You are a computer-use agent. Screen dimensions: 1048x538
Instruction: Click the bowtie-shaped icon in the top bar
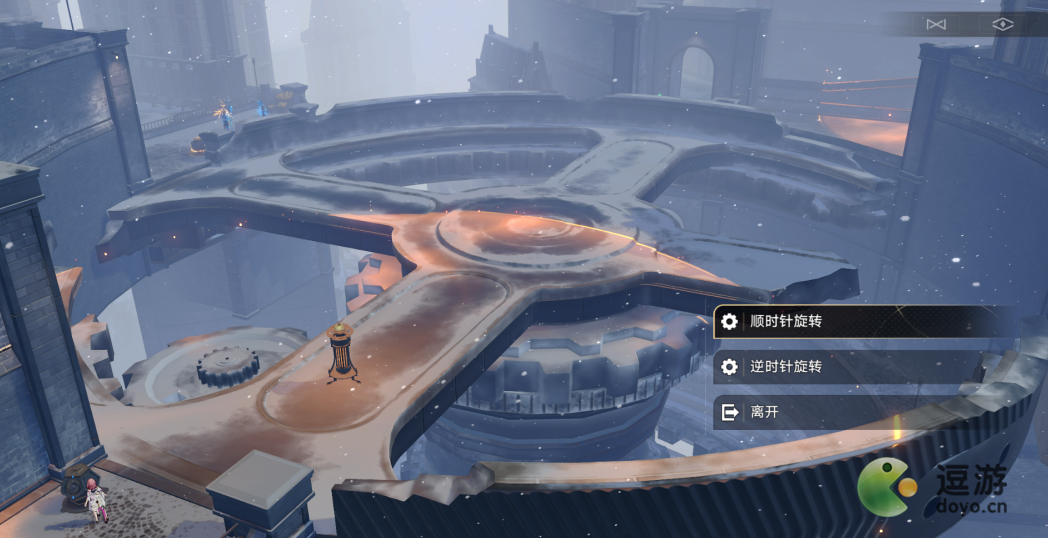[x=936, y=24]
